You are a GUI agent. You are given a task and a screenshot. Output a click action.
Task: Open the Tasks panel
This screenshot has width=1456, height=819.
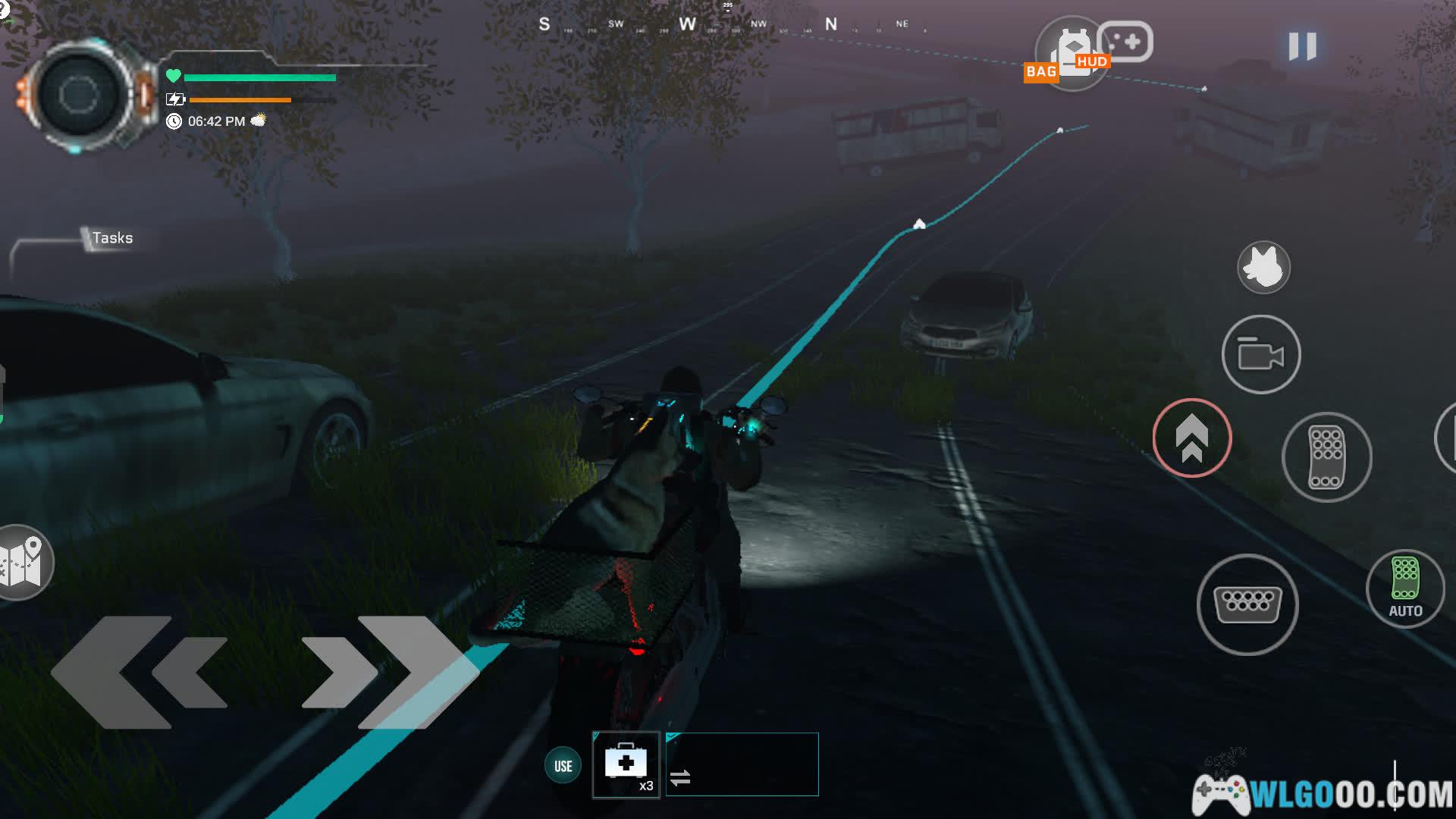coord(111,238)
